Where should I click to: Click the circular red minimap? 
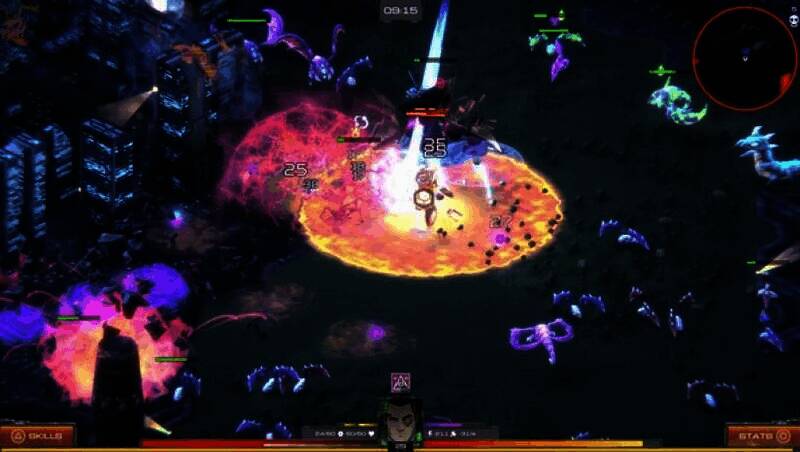[744, 60]
